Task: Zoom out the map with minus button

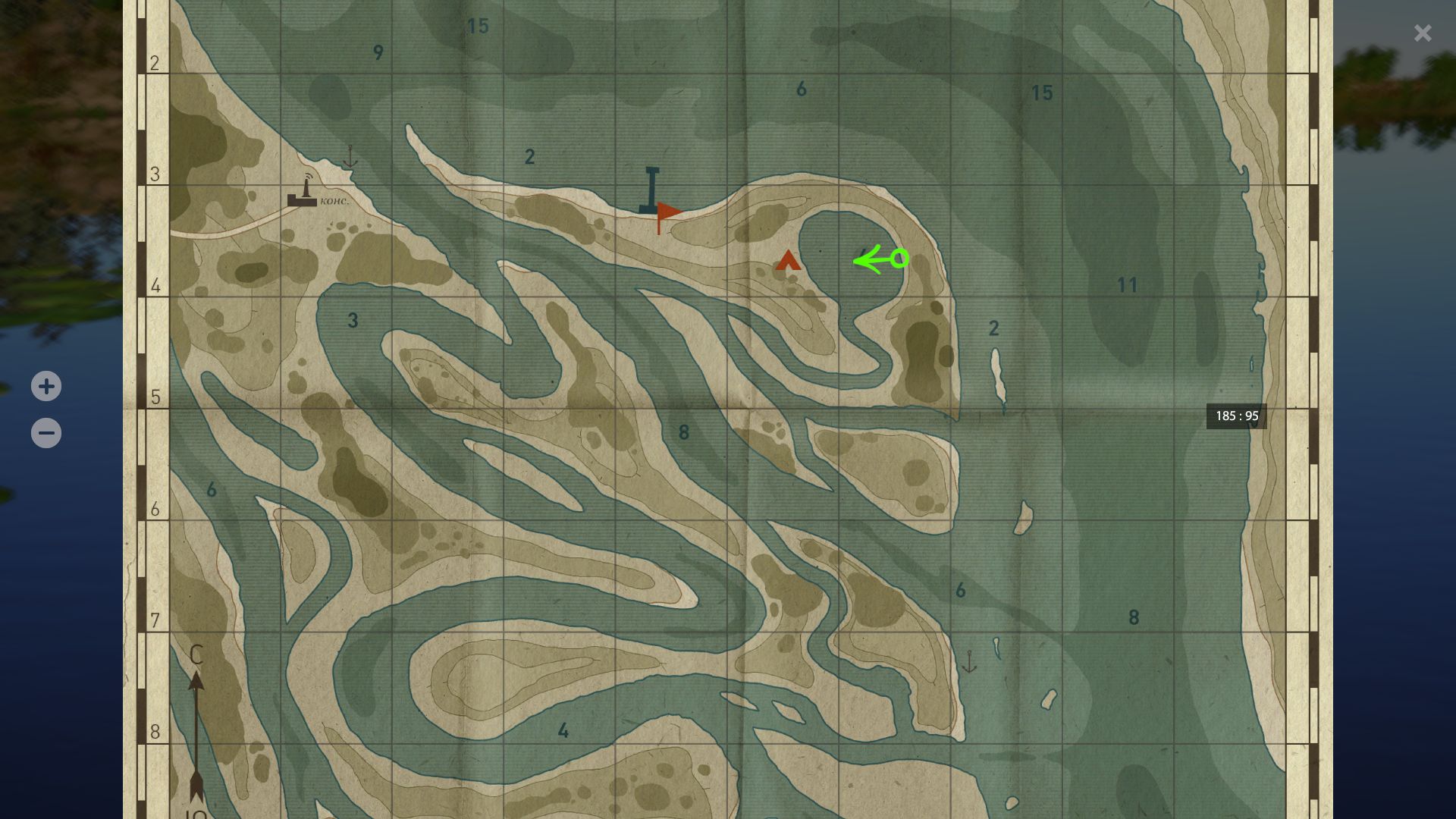Action: (x=46, y=433)
